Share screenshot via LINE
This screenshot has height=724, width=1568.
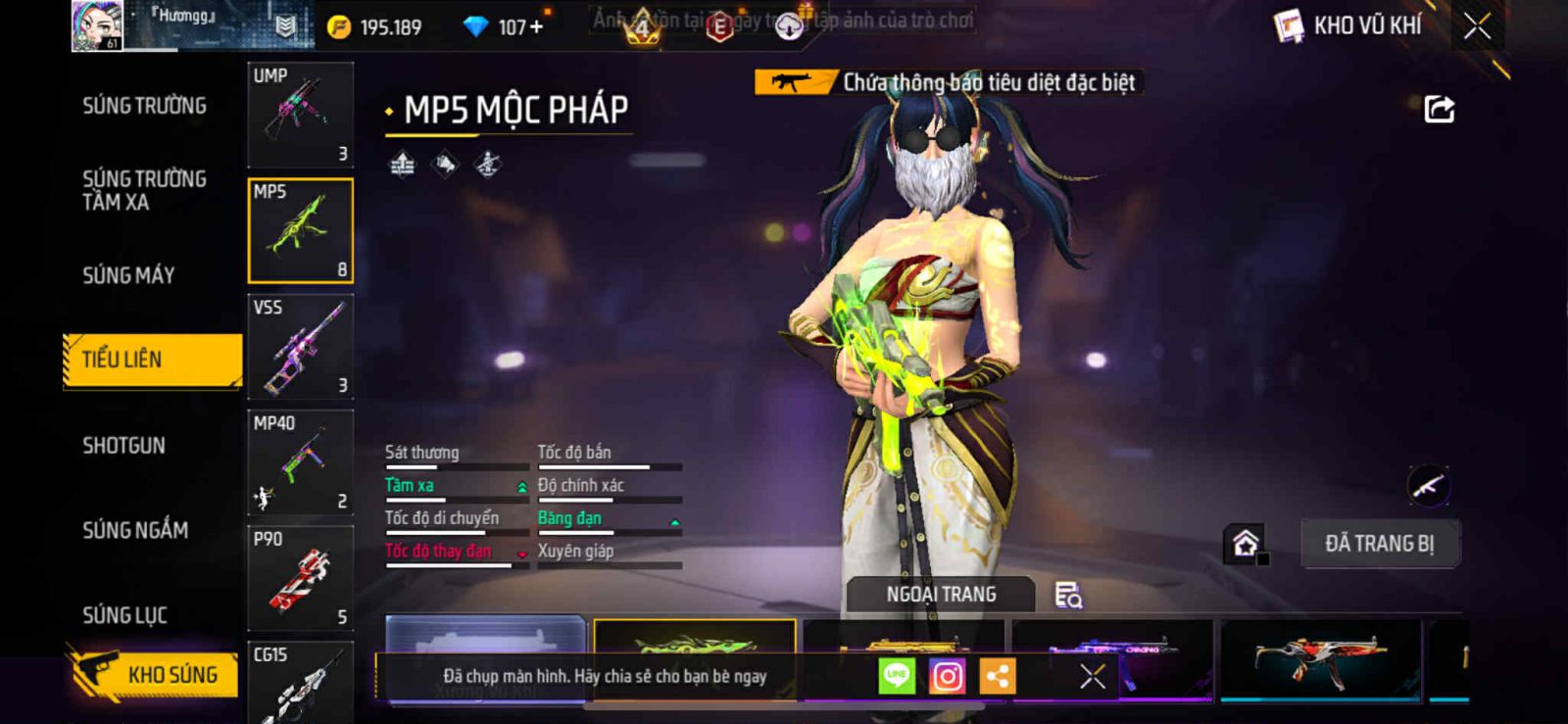(x=896, y=676)
